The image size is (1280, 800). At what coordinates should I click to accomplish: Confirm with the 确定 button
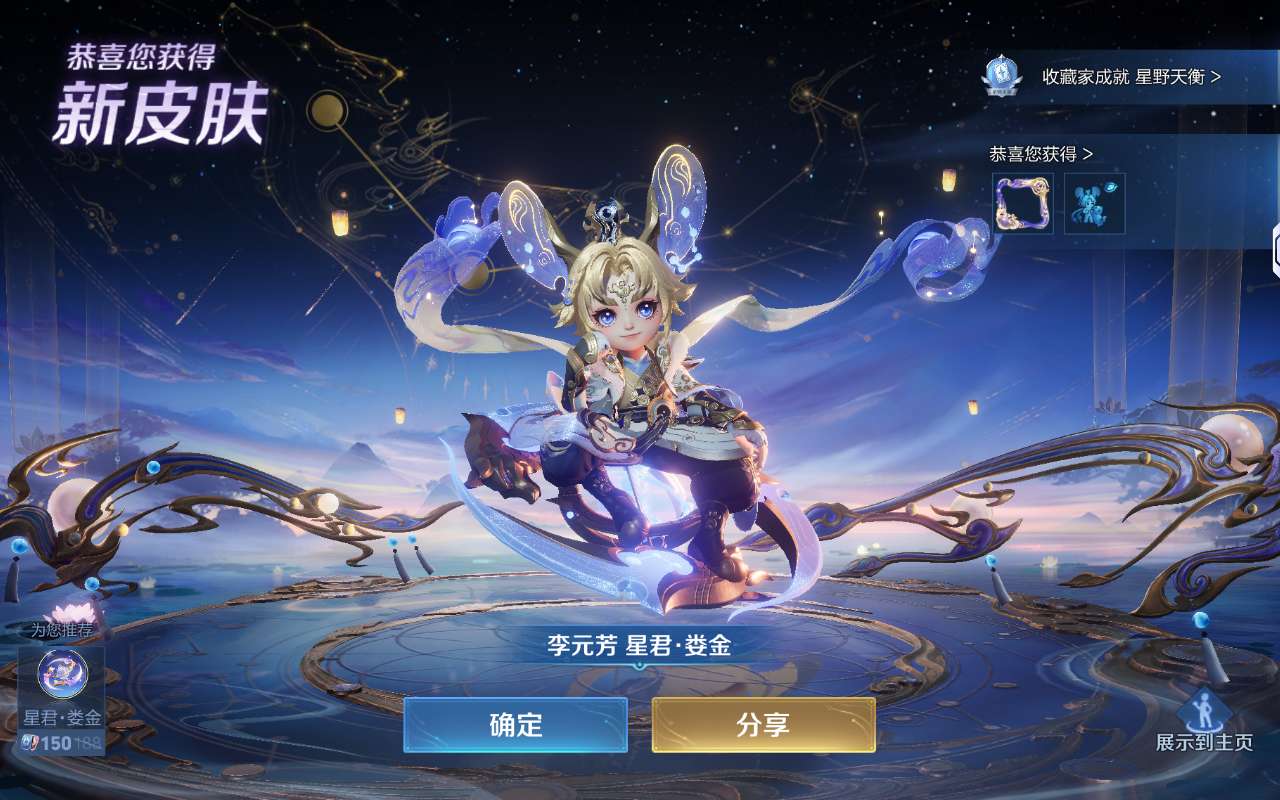point(515,725)
